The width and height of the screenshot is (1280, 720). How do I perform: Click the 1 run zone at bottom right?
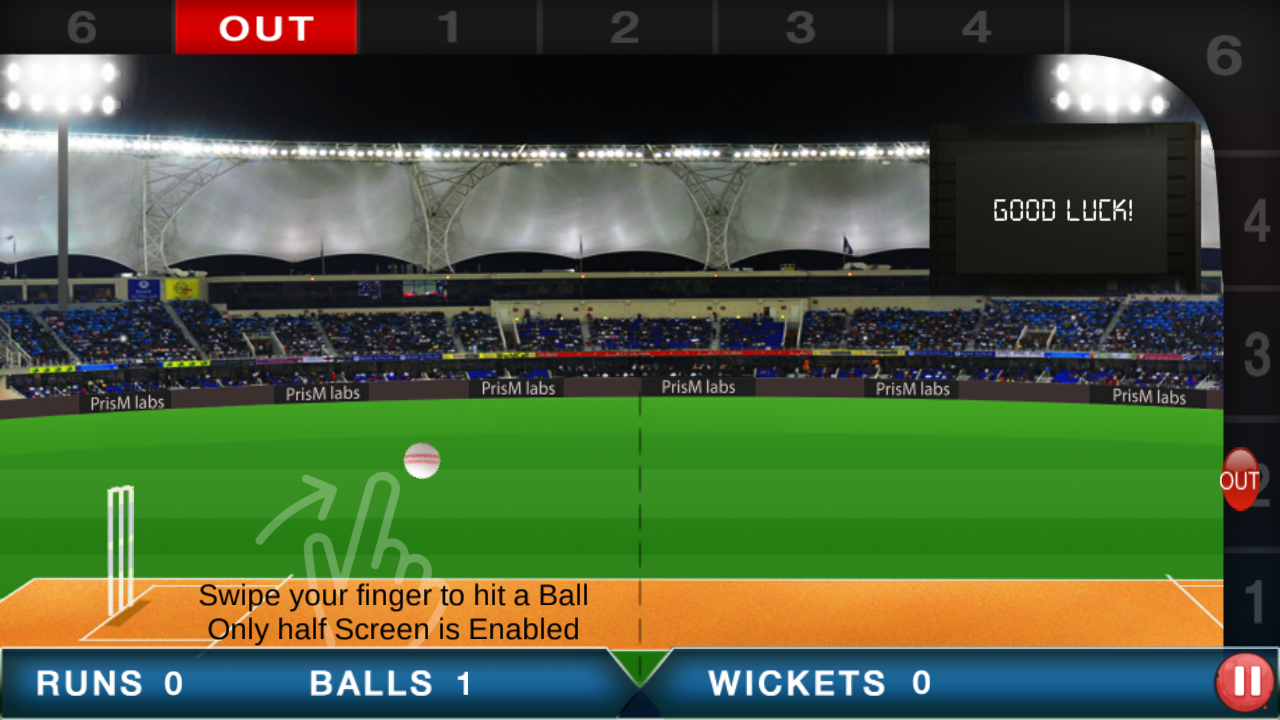point(1253,600)
